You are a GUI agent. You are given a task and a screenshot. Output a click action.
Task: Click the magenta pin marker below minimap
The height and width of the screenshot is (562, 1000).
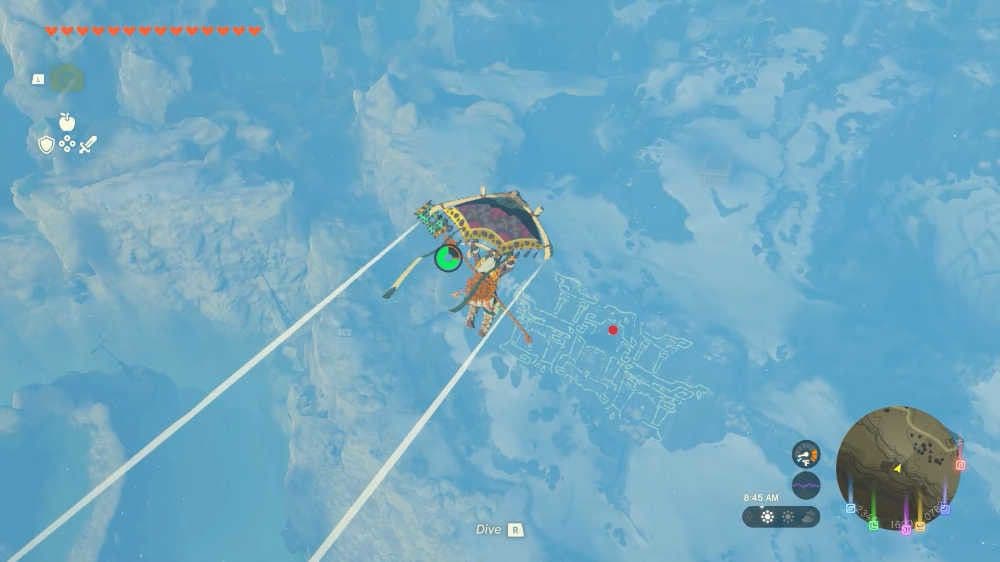[x=906, y=528]
